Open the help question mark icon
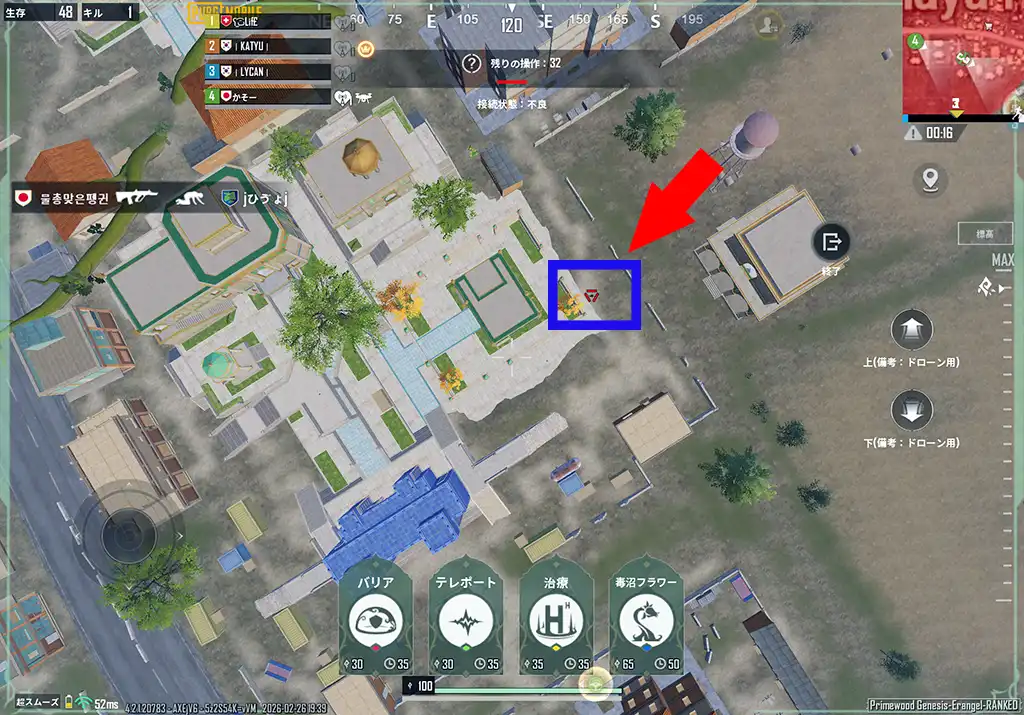1024x715 pixels. coord(473,63)
